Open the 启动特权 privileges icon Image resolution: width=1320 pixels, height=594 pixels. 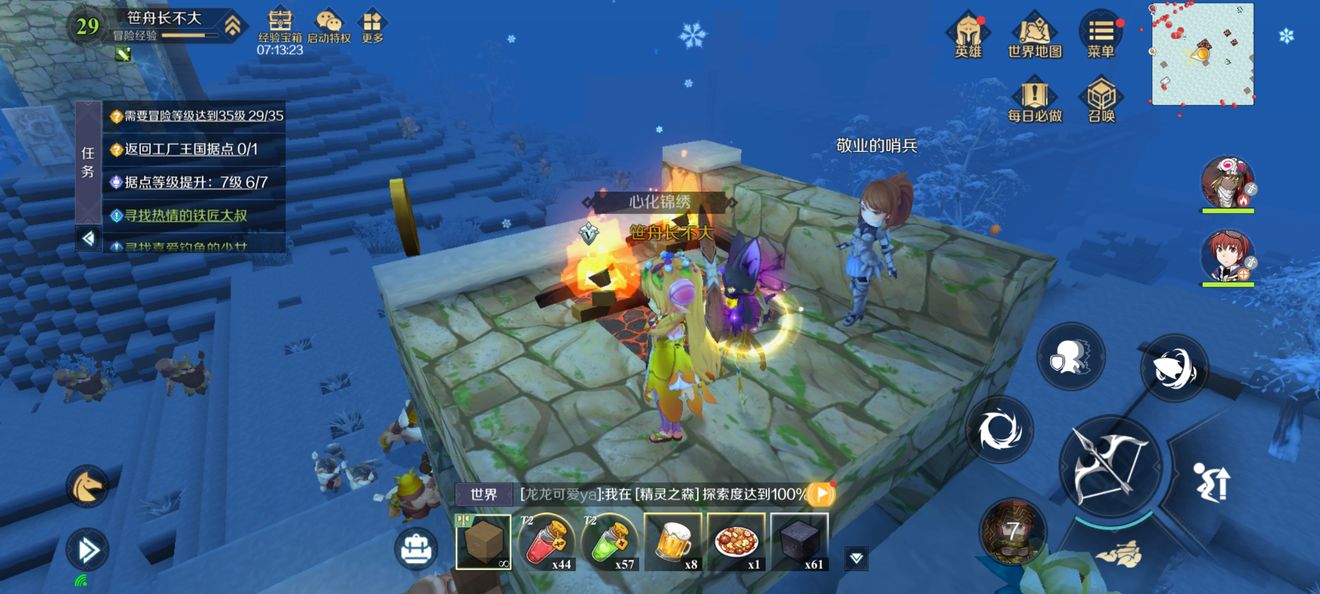(x=328, y=26)
